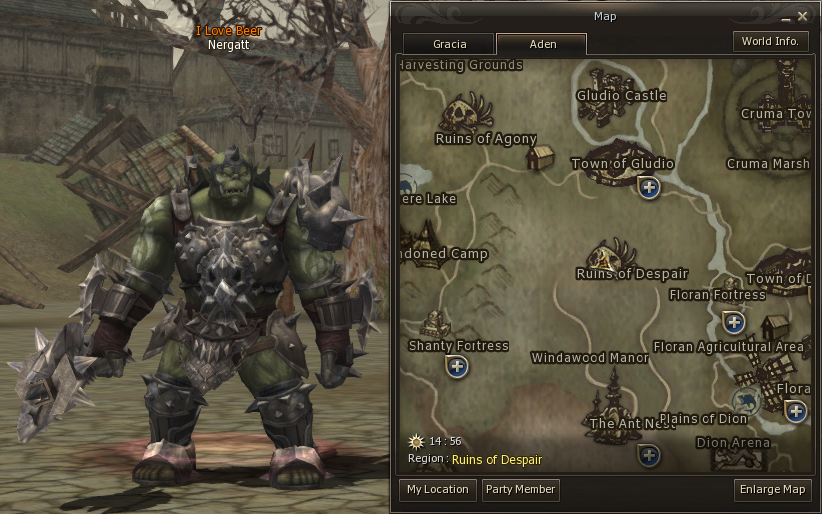
Task: Select Windawood Manor on the map
Action: 589,358
